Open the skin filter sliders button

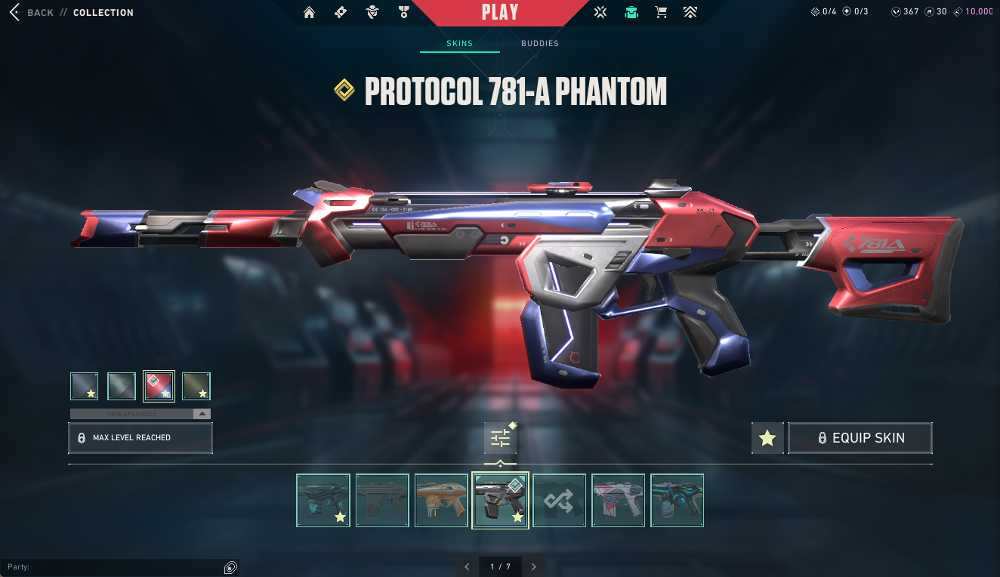(500, 438)
